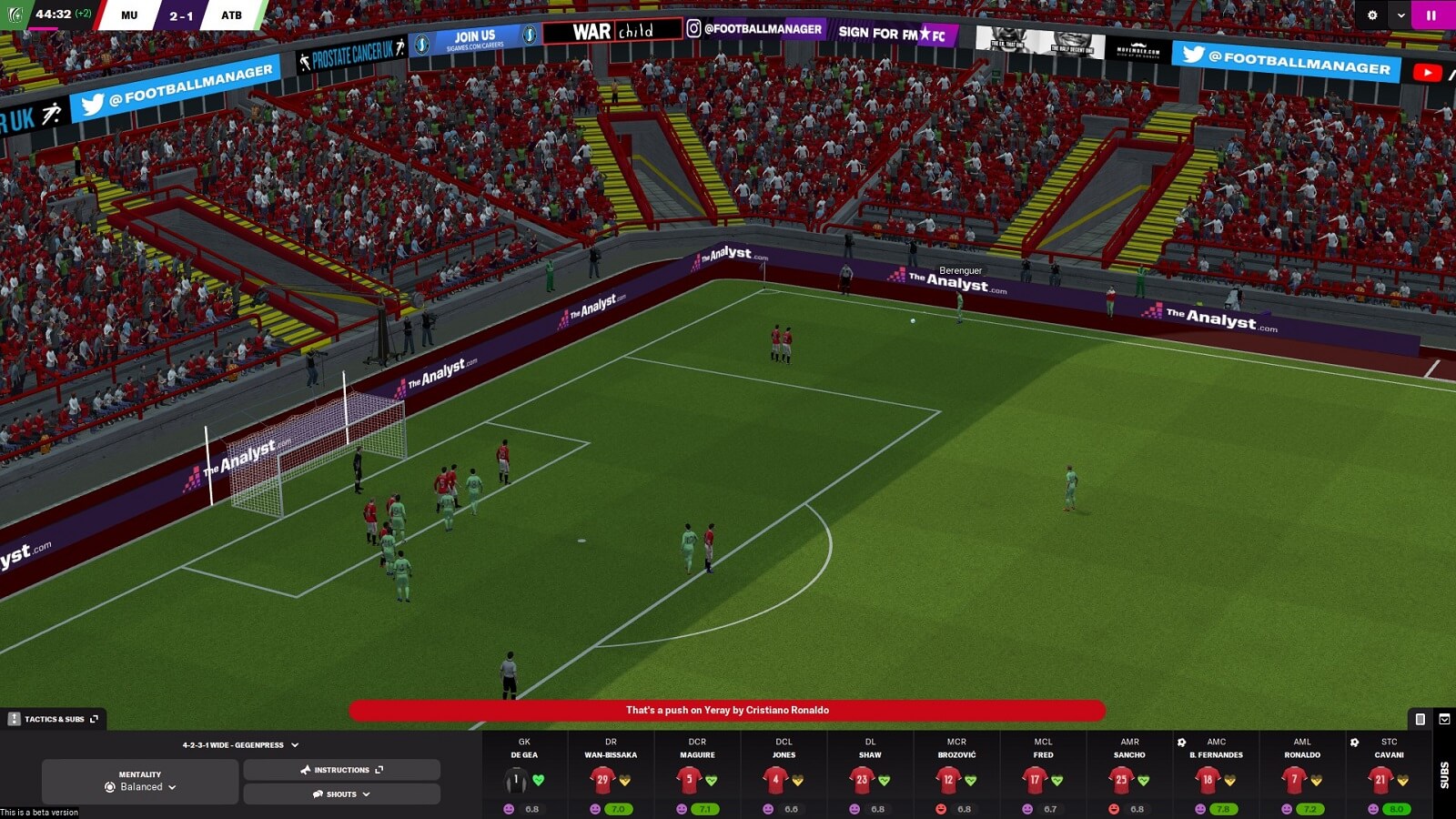Viewport: 1456px width, 819px height.
Task: Select goalkeeper De Gea's player card
Action: point(516,779)
